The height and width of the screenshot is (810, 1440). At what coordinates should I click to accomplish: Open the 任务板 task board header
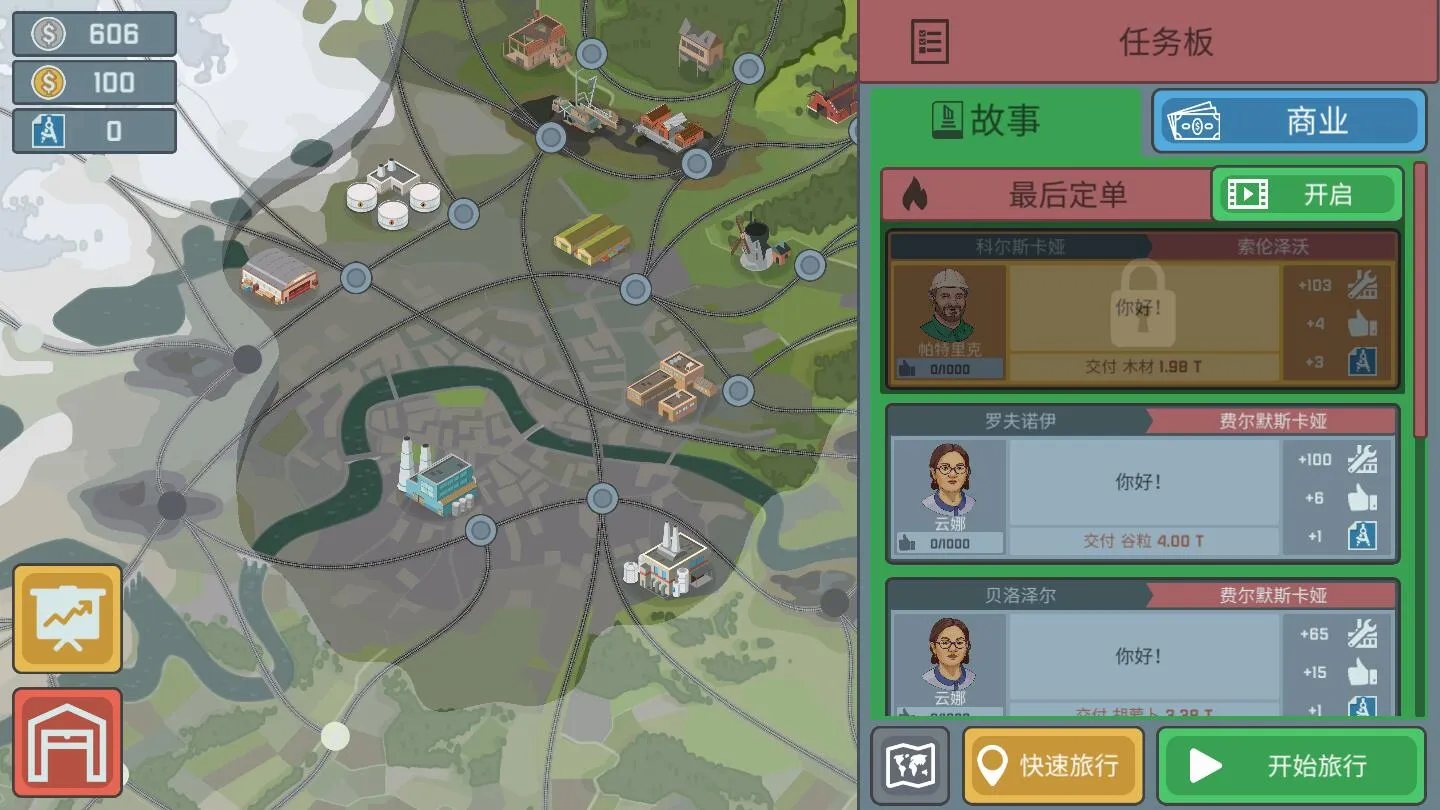(x=1148, y=42)
